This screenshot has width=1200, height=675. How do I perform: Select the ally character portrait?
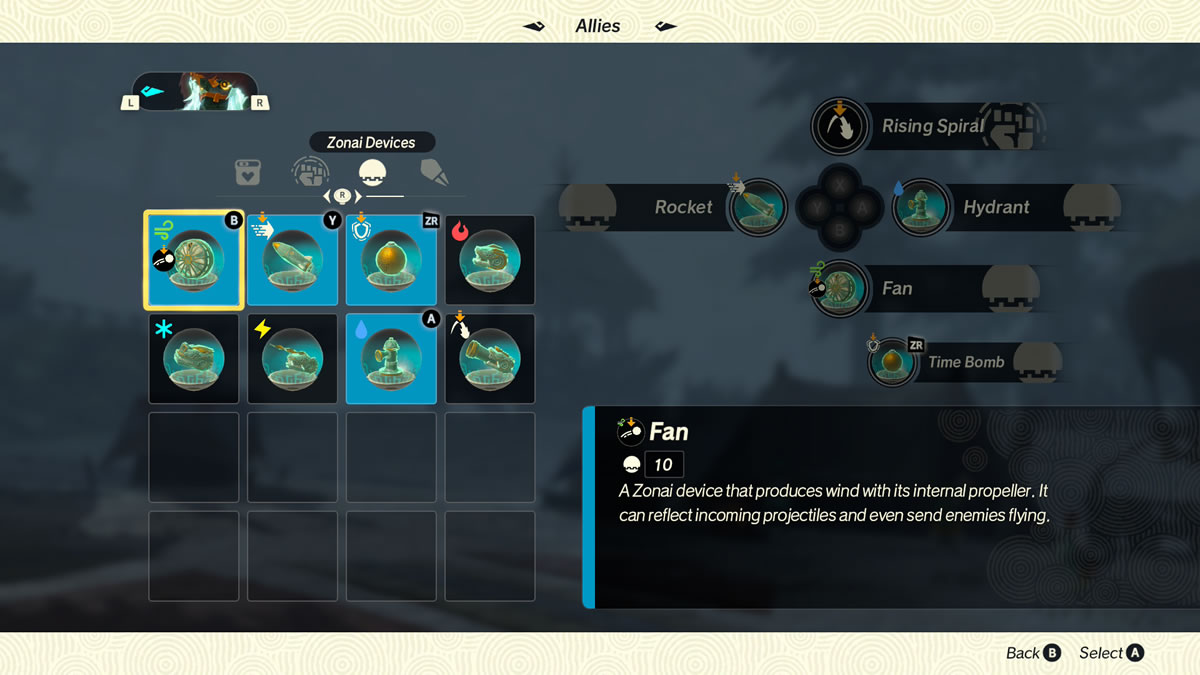point(195,92)
